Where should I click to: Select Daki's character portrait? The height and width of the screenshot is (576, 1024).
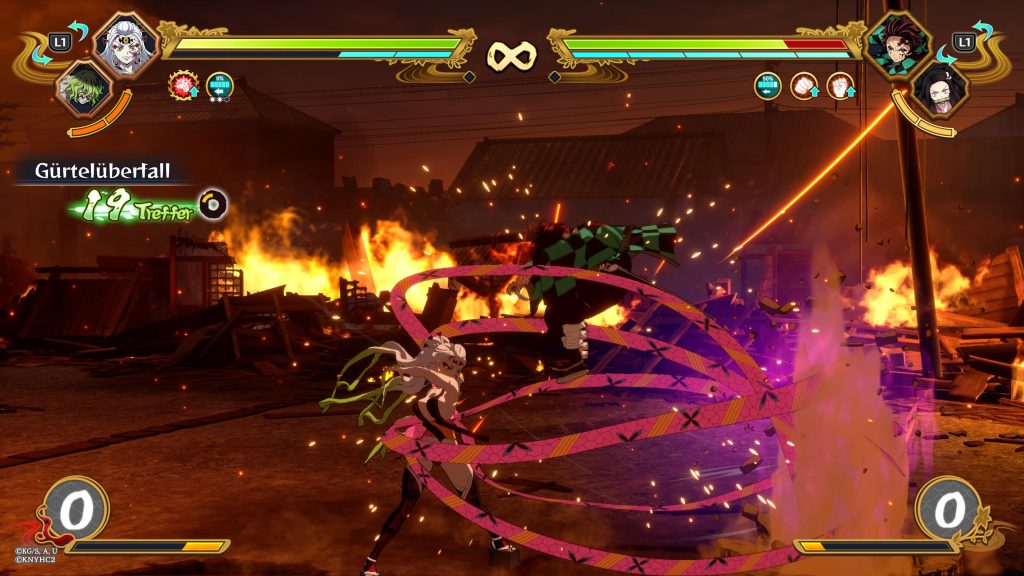[127, 44]
